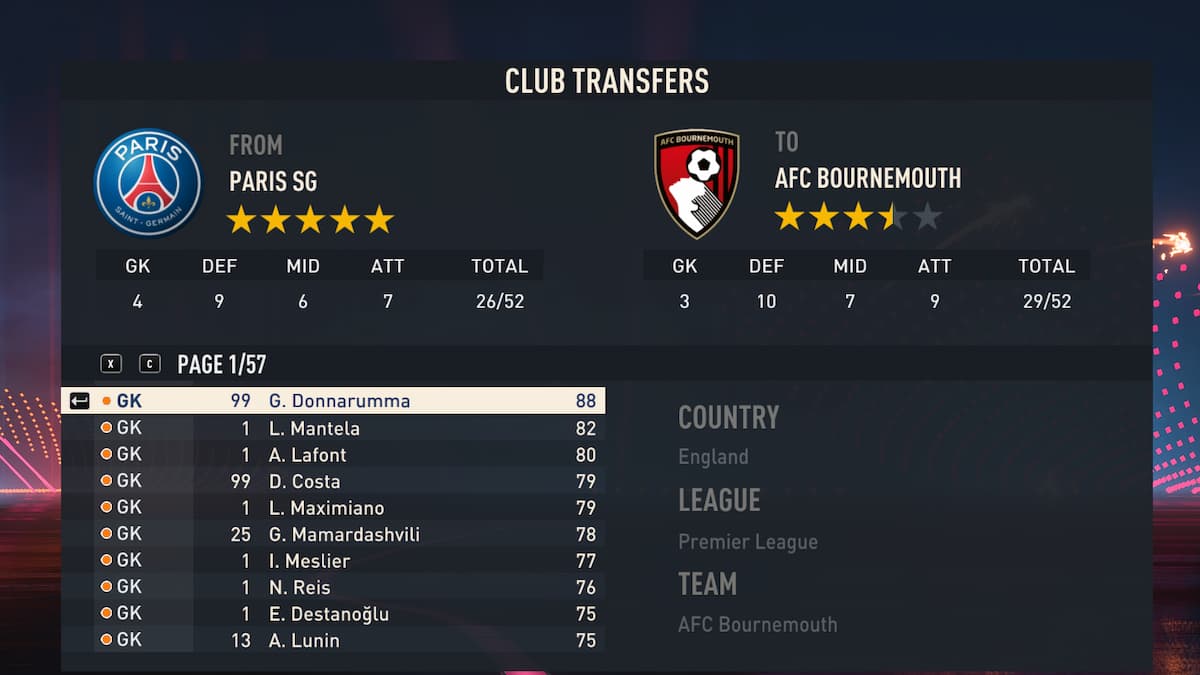Click the AFC Bournemouth club crest
Image resolution: width=1200 pixels, height=675 pixels.
(697, 183)
